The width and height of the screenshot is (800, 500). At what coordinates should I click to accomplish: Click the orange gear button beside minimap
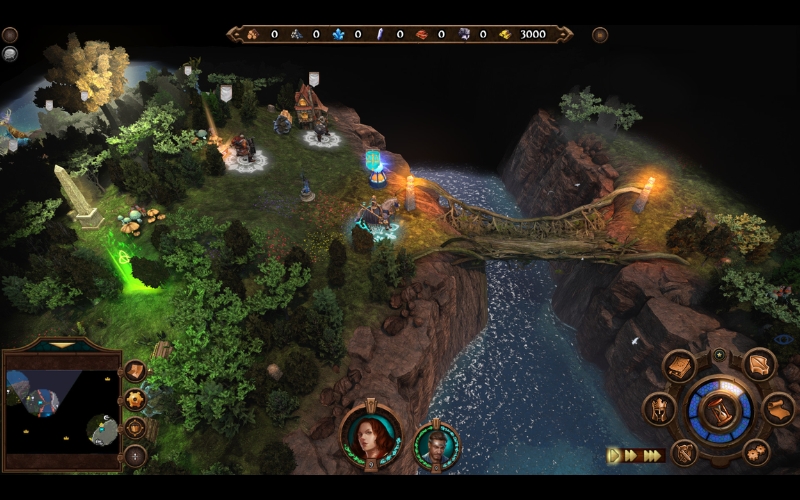[x=134, y=400]
